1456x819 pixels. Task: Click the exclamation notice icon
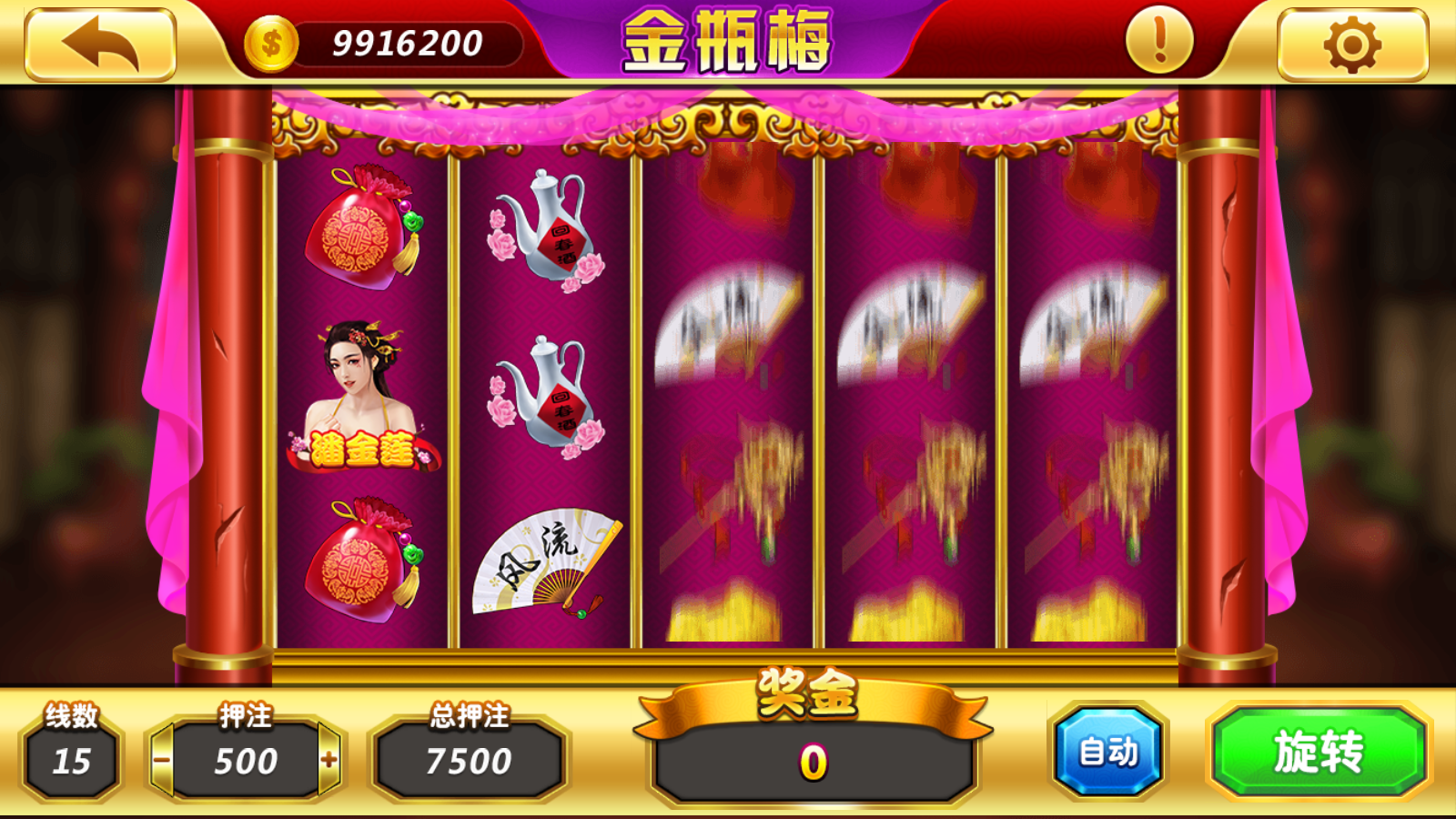coord(1158,41)
